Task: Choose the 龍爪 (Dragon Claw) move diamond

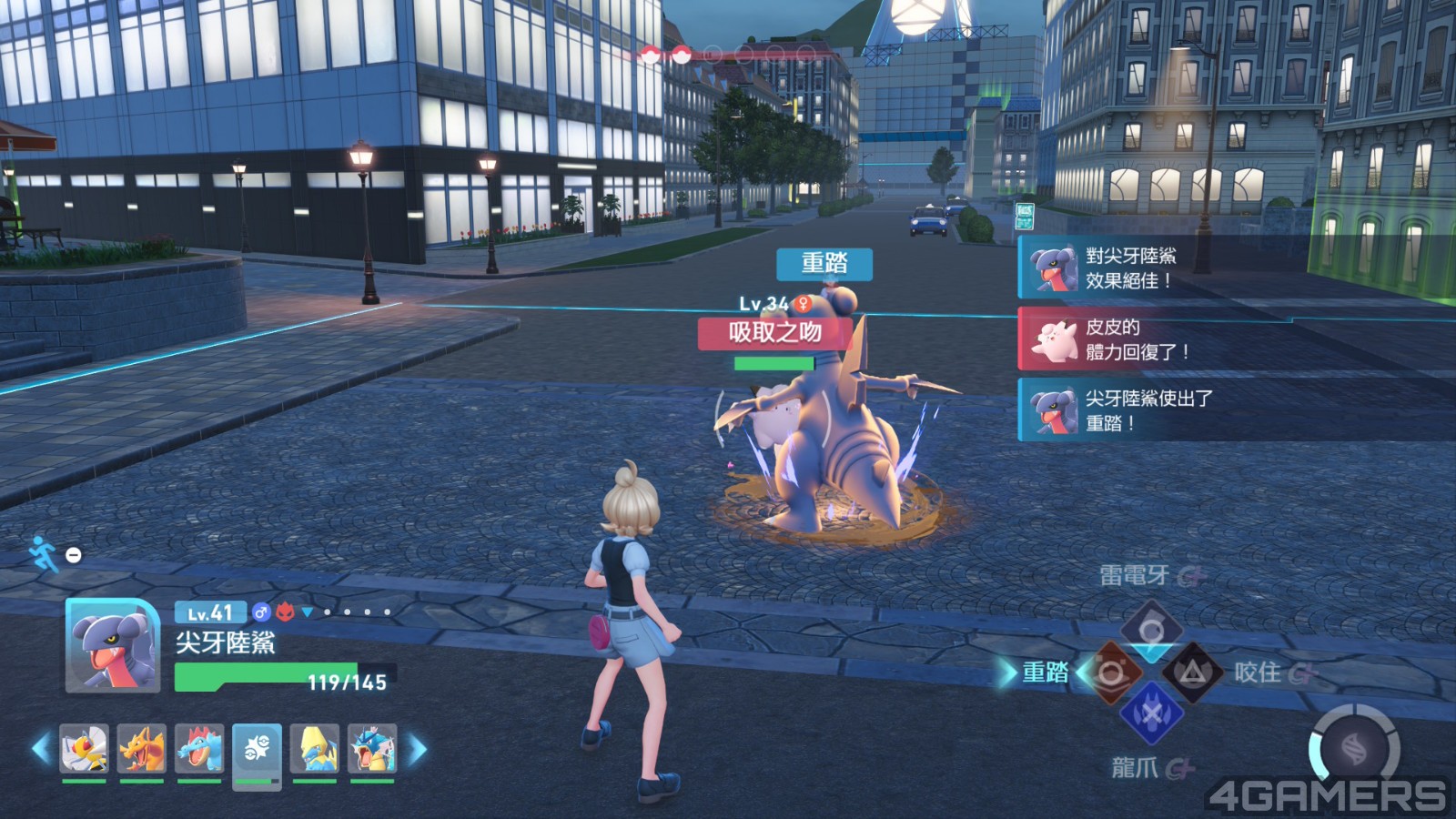Action: point(1151,714)
